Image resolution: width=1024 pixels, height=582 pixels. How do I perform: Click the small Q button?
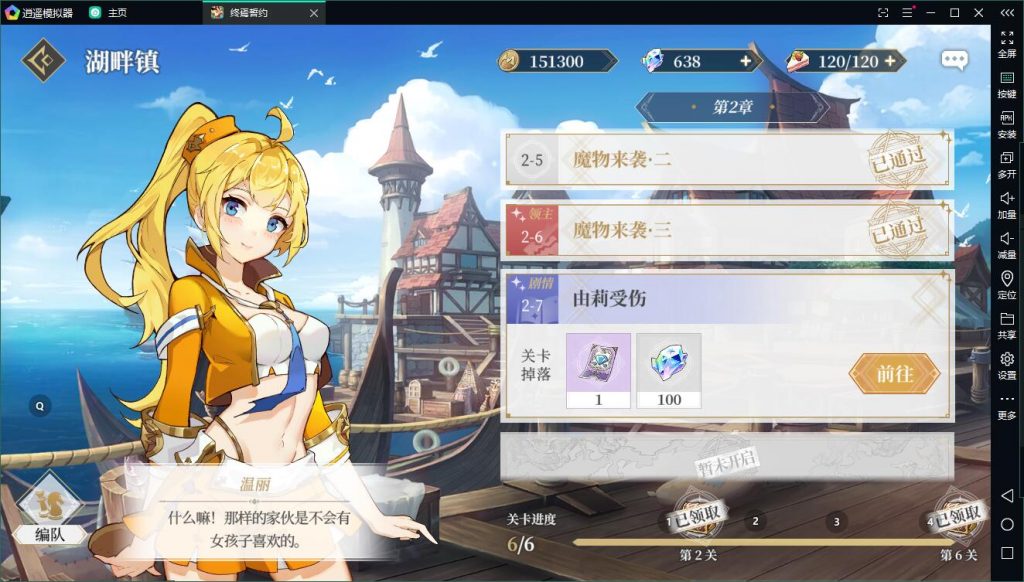40,406
